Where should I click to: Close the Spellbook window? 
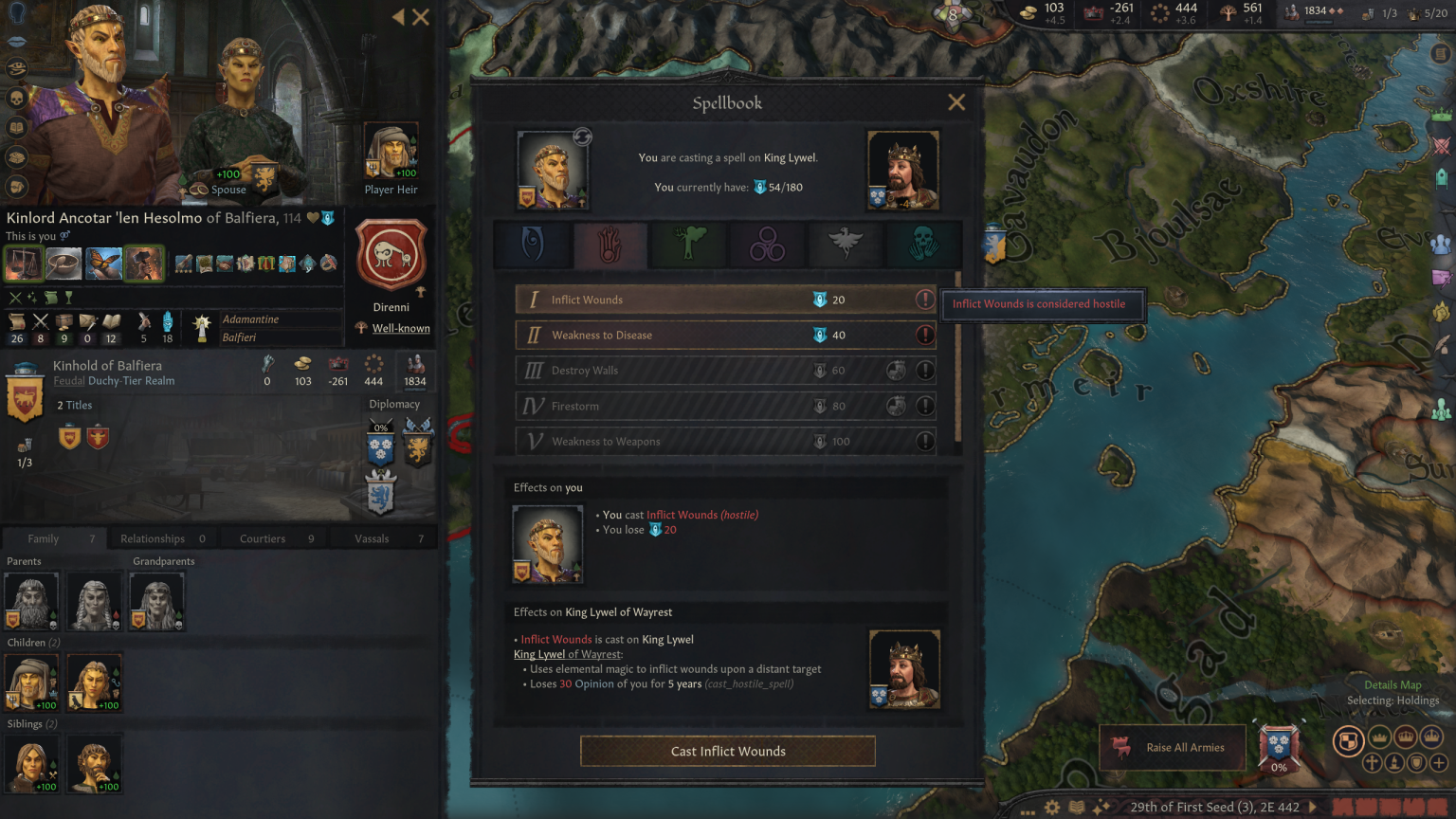pos(956,102)
